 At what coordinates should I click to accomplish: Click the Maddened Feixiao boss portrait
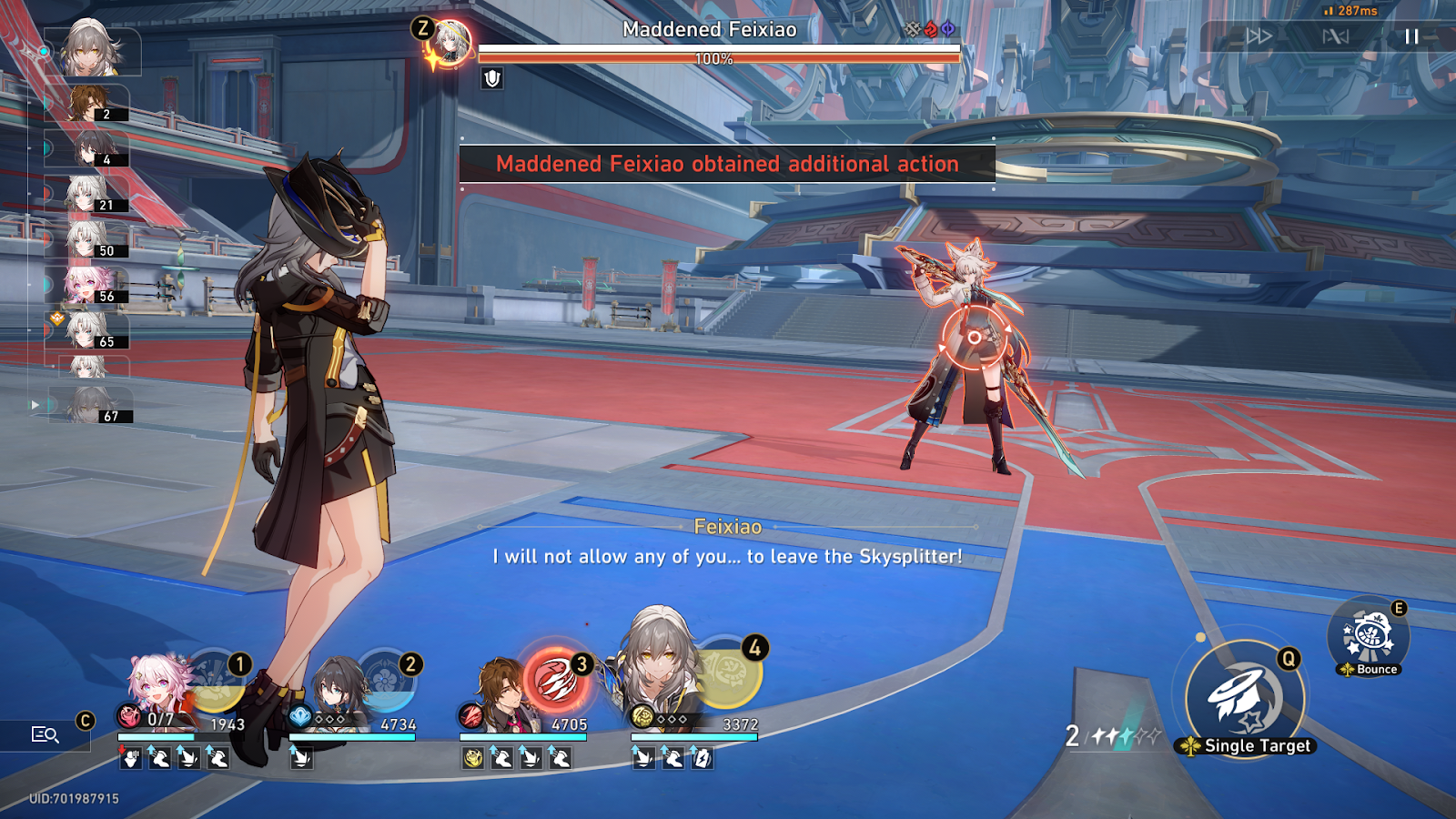click(x=450, y=43)
